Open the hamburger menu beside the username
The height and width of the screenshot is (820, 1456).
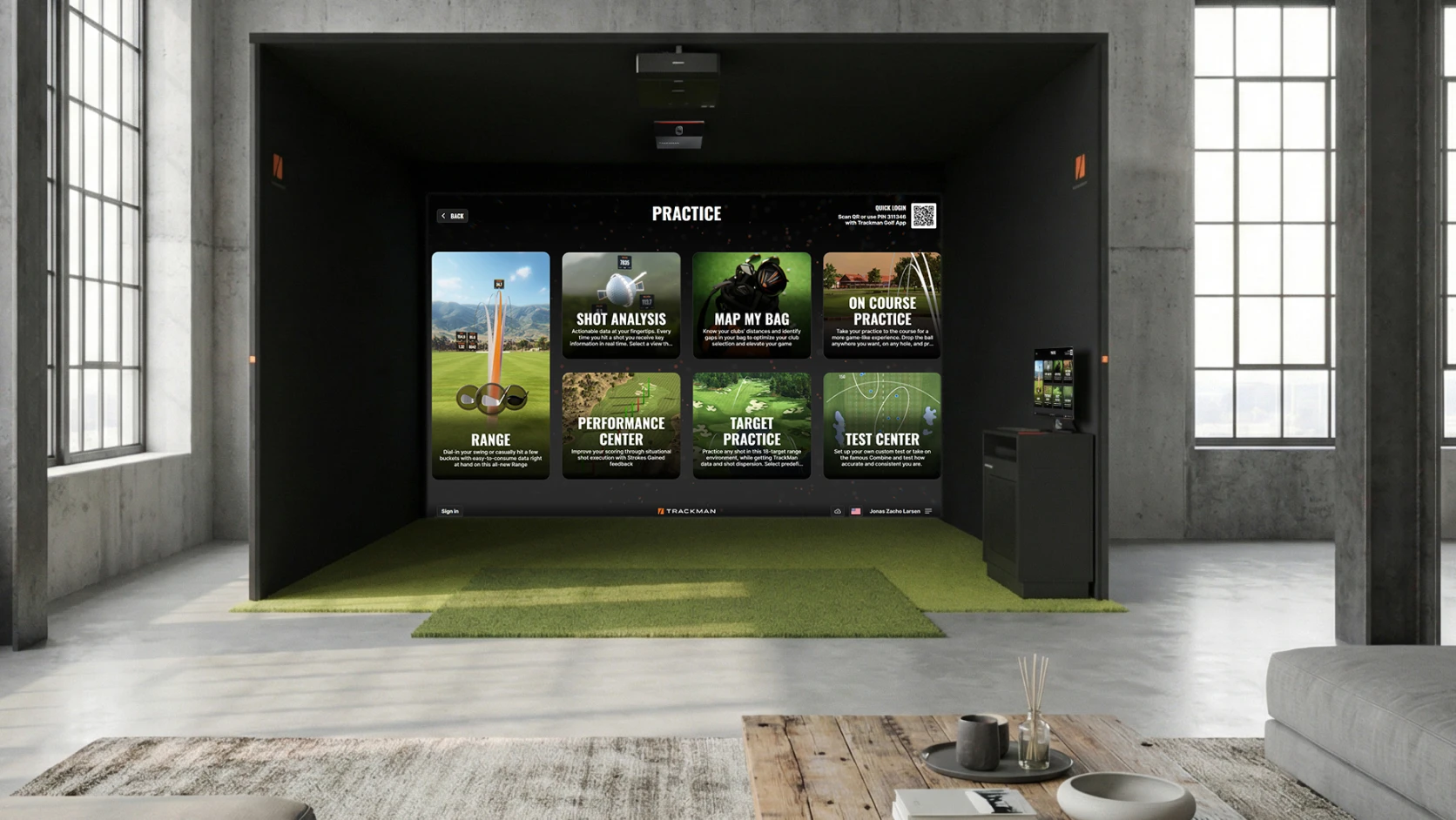pyautogui.click(x=928, y=512)
